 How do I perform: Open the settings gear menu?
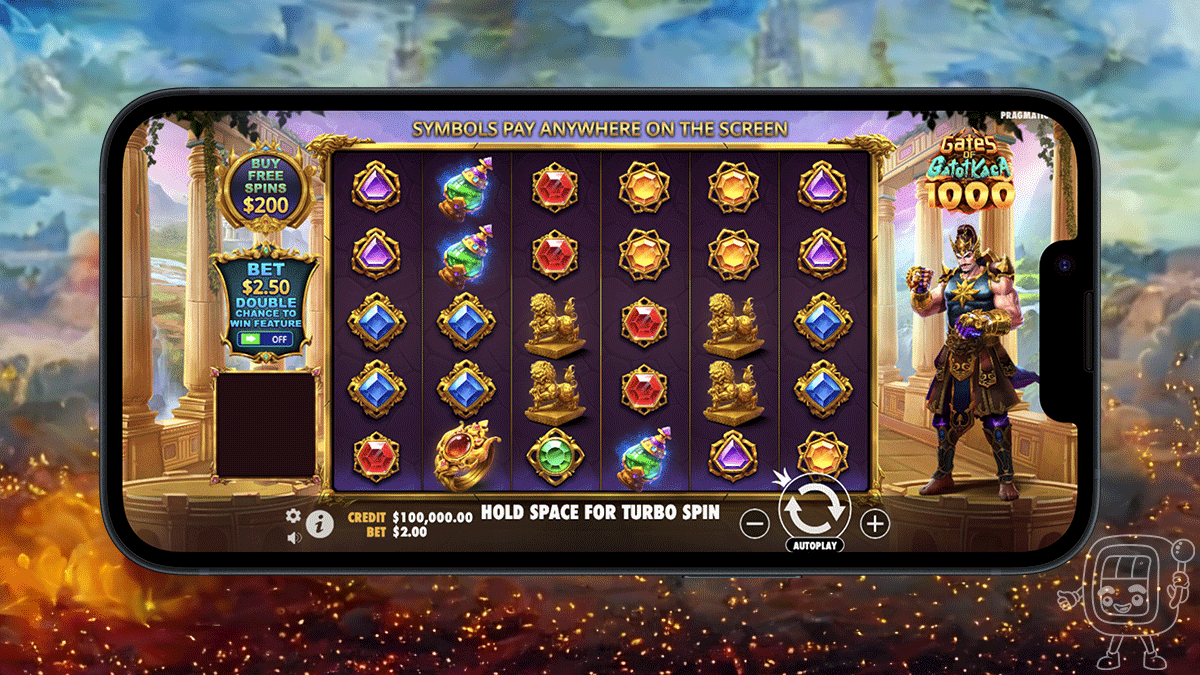click(x=293, y=516)
